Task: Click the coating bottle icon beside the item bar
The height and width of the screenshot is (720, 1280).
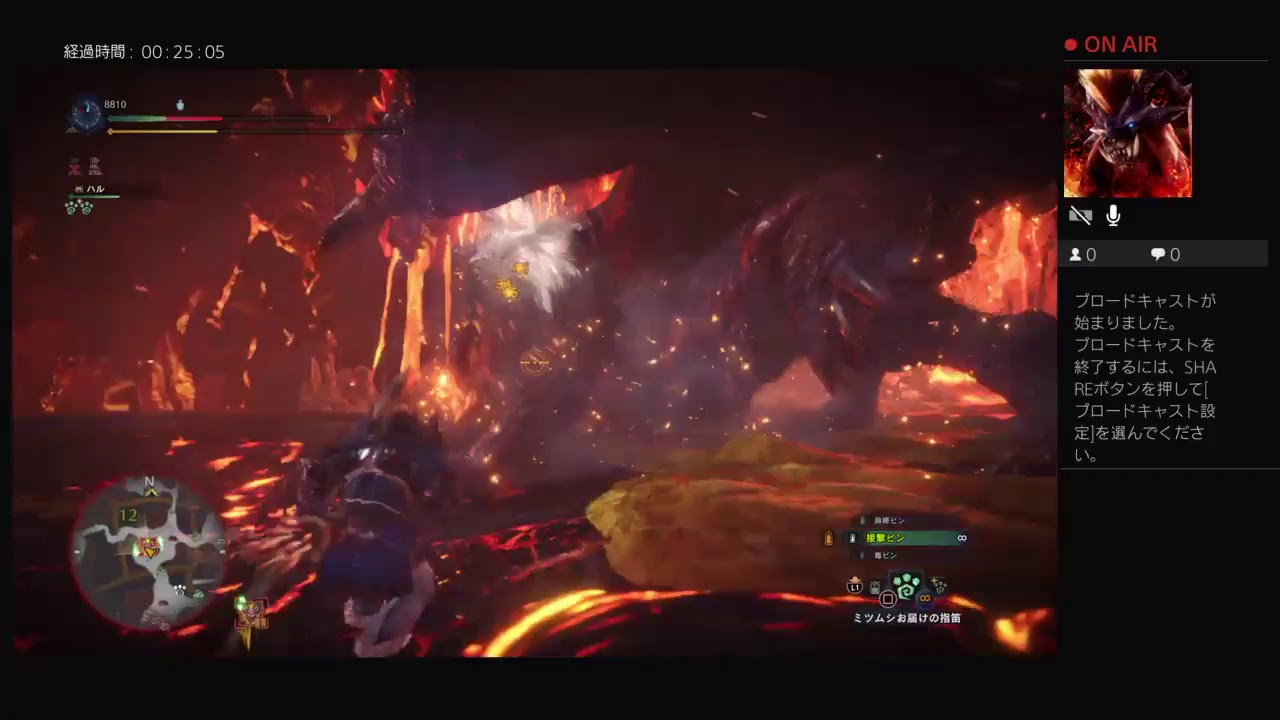Action: tap(829, 537)
